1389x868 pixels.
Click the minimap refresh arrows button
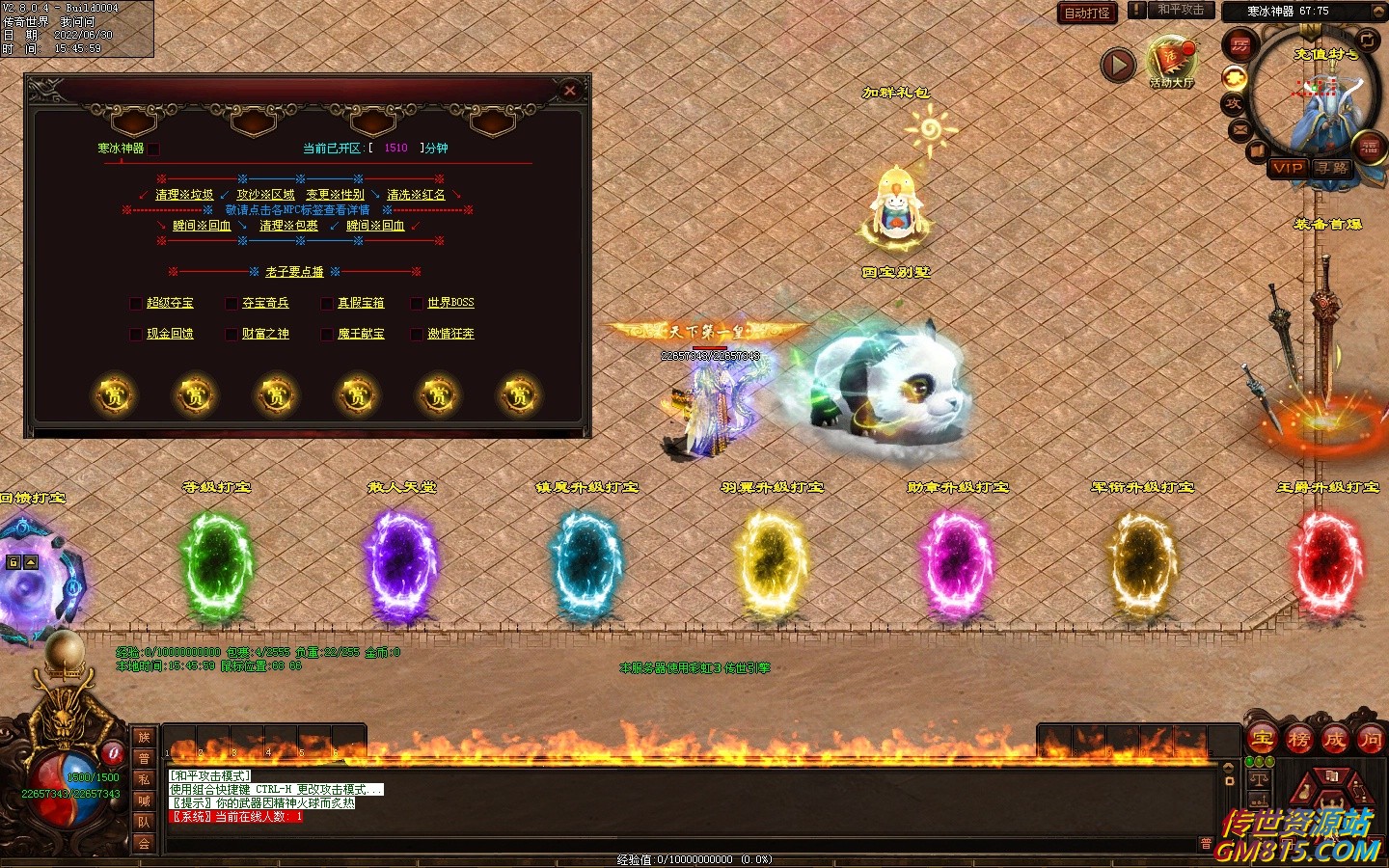coord(1367,39)
